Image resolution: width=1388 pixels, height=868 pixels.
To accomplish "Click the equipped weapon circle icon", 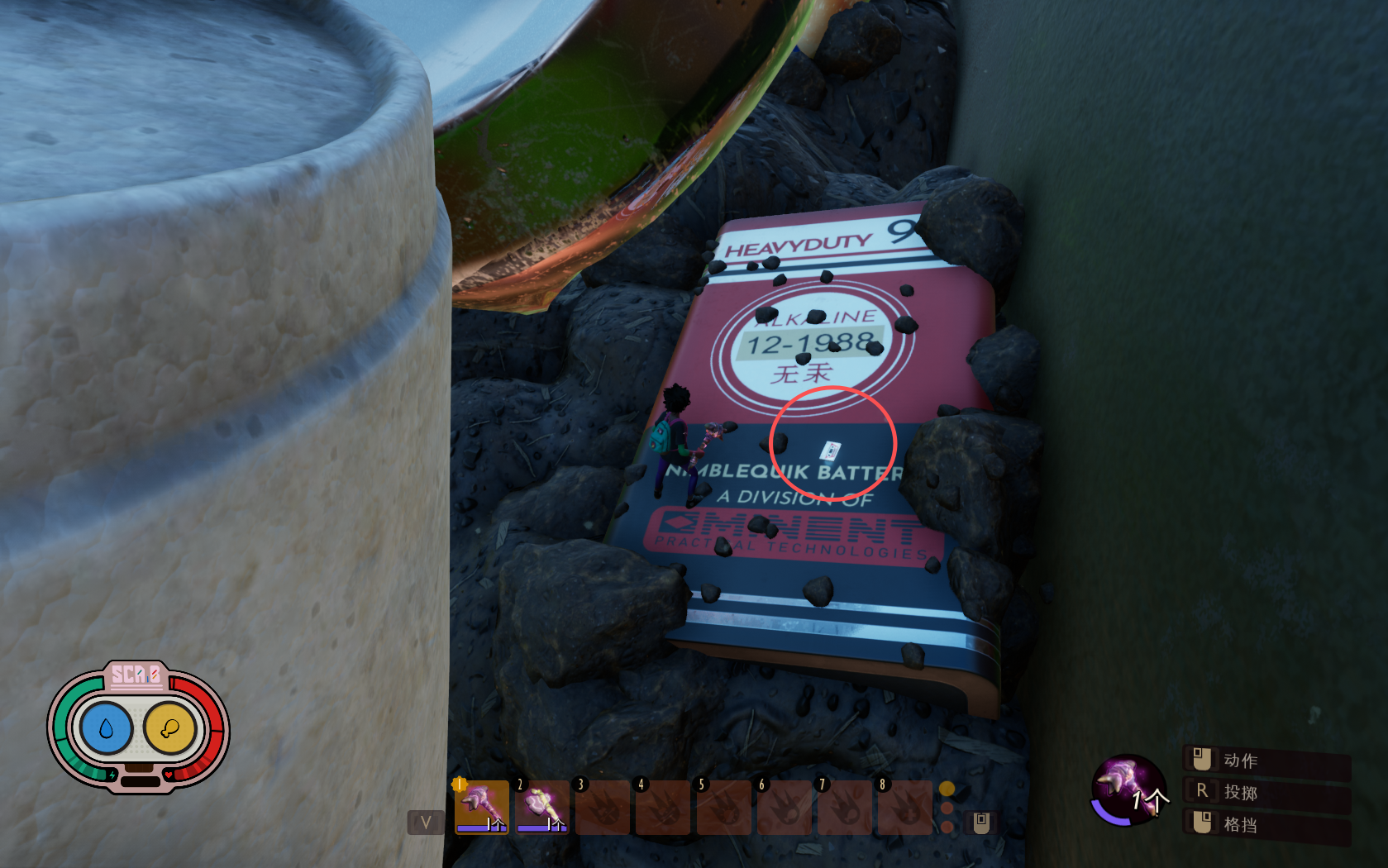I will 1128,789.
